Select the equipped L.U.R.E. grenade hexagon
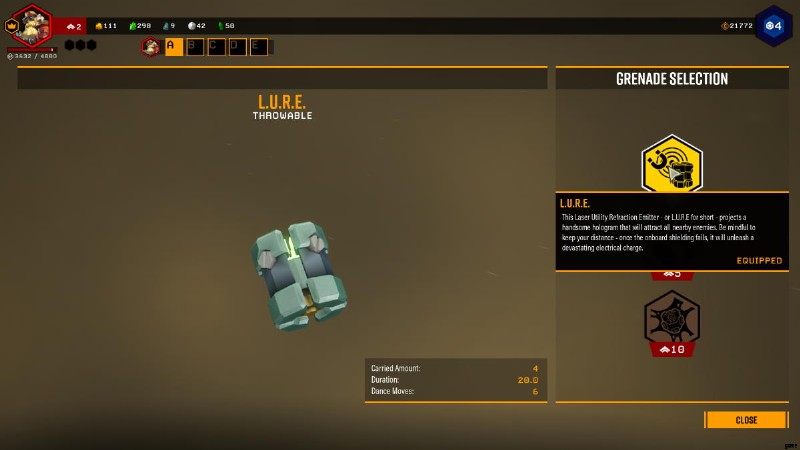 [x=672, y=164]
